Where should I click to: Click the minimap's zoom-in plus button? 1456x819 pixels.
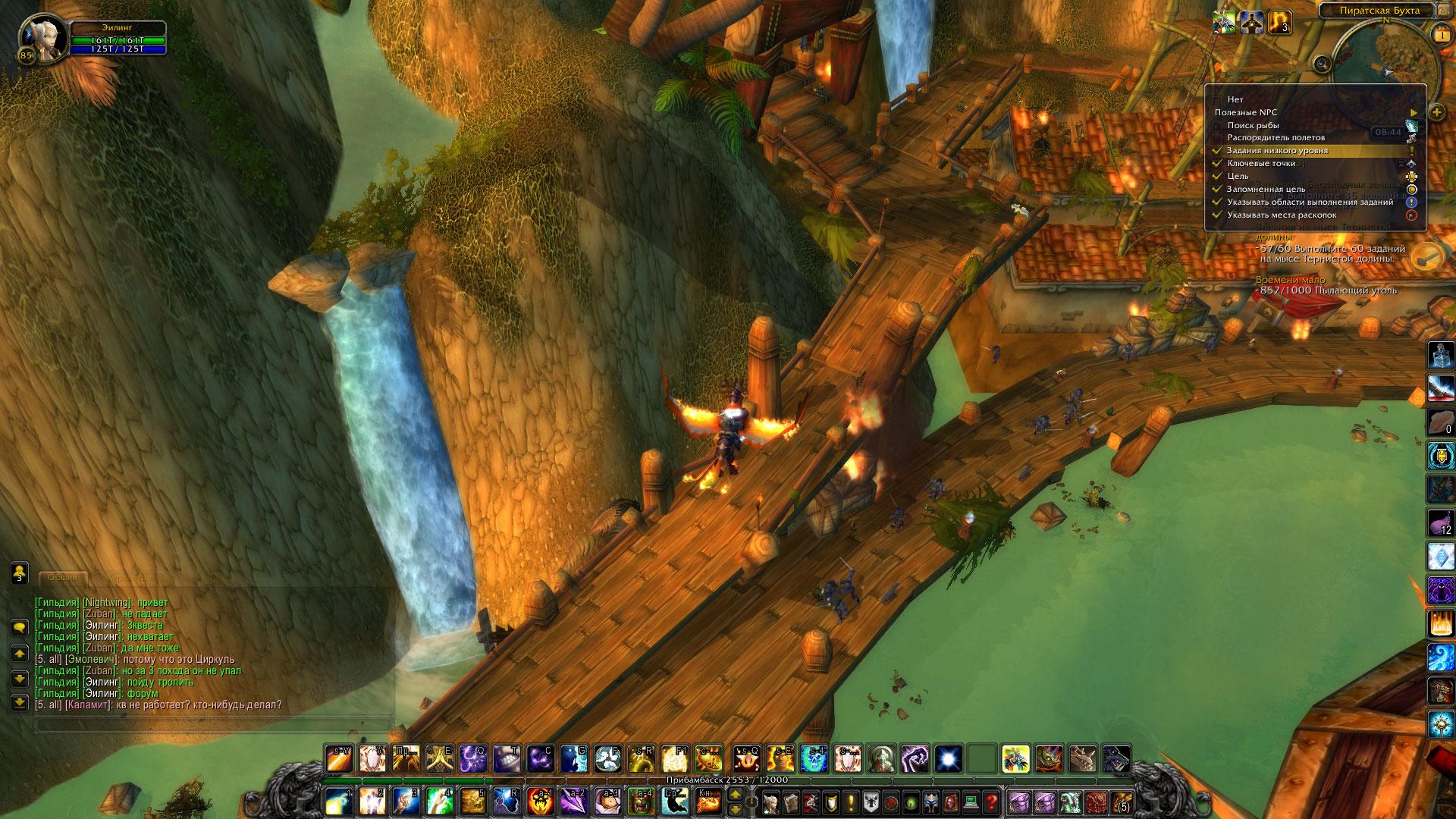click(x=1437, y=112)
